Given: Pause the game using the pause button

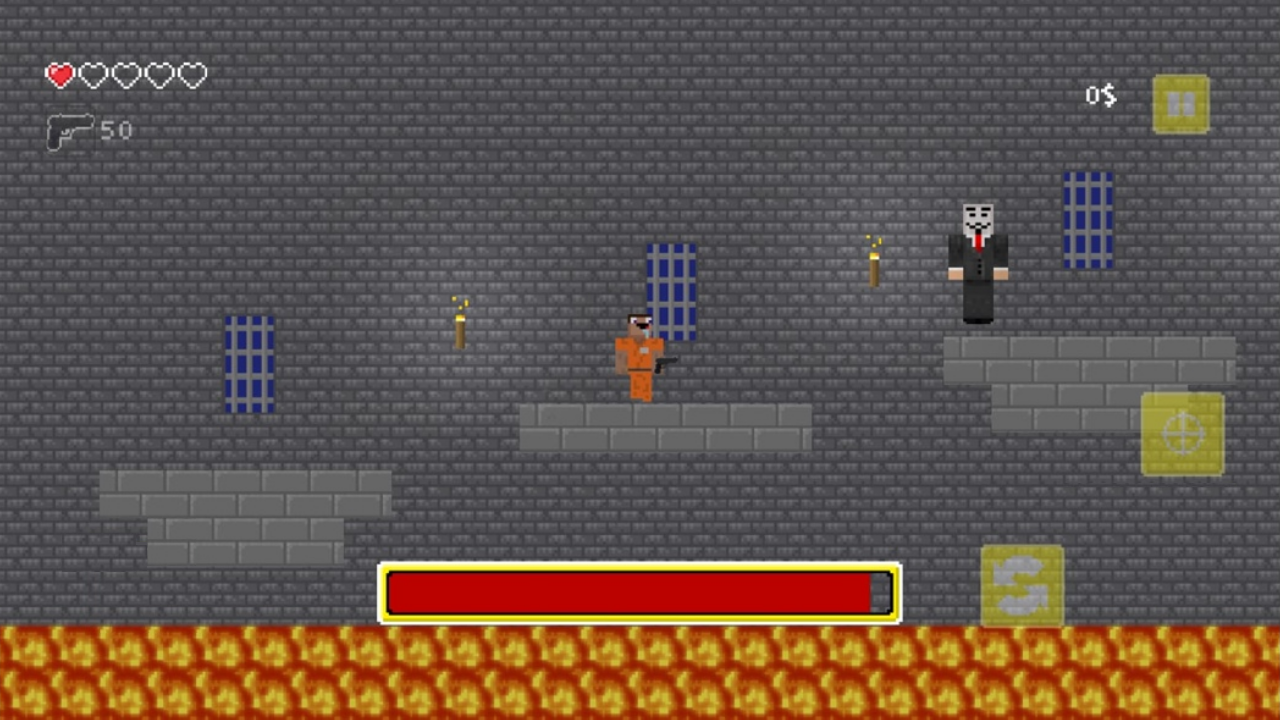Looking at the screenshot, I should tap(1182, 103).
